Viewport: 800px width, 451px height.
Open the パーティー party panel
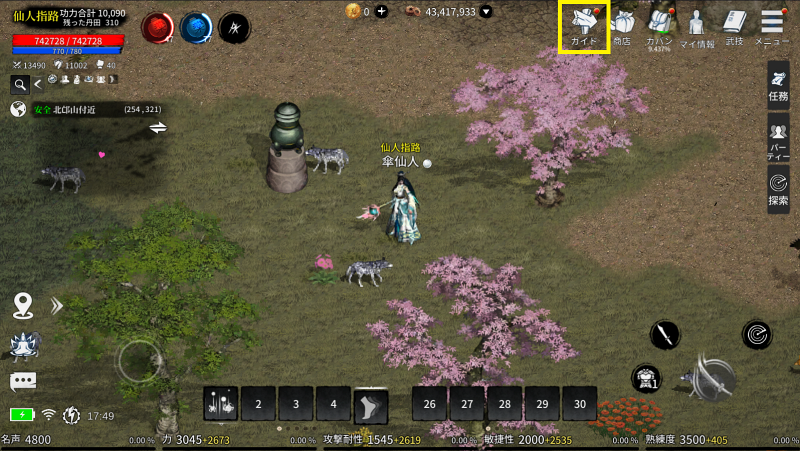[779, 136]
